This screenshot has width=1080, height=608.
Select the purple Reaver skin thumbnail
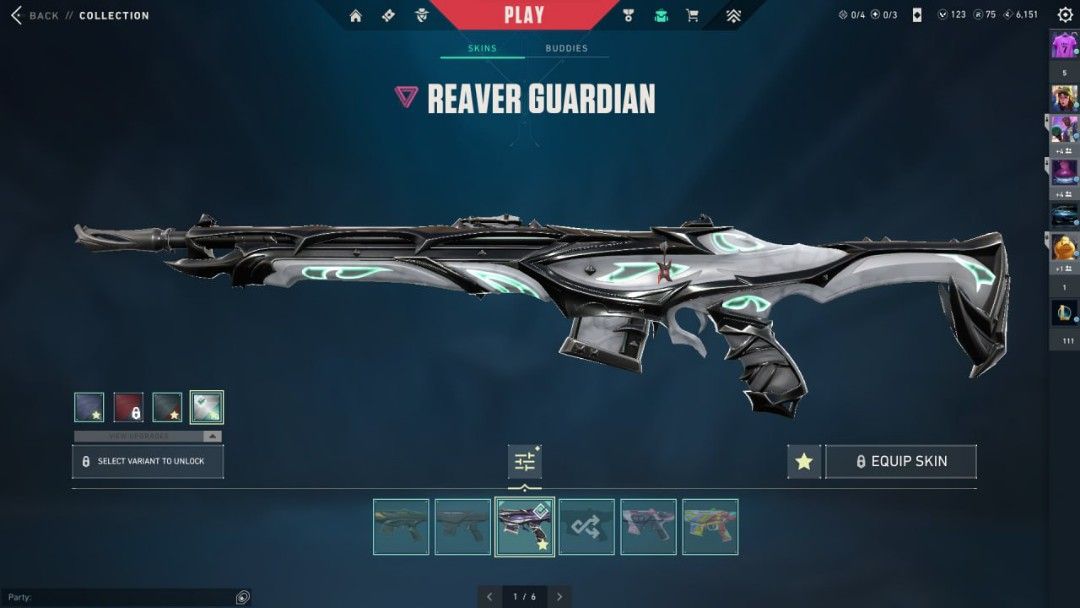(x=525, y=526)
